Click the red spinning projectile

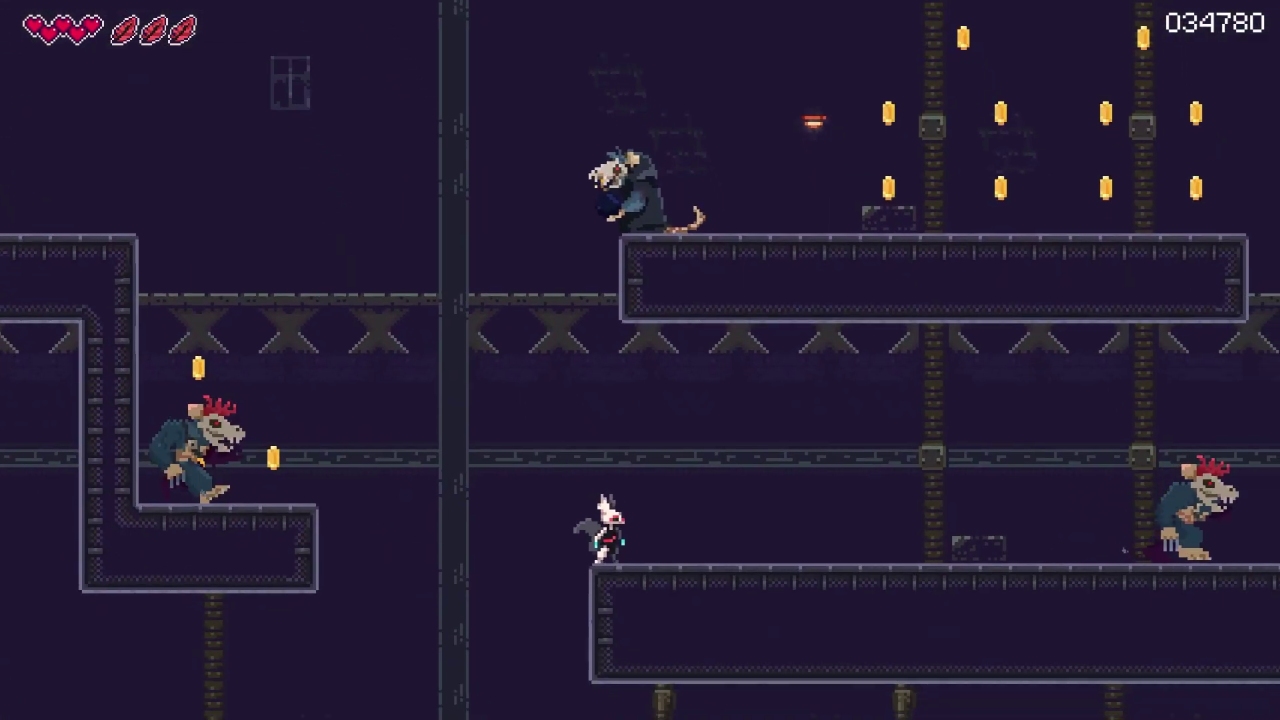813,120
